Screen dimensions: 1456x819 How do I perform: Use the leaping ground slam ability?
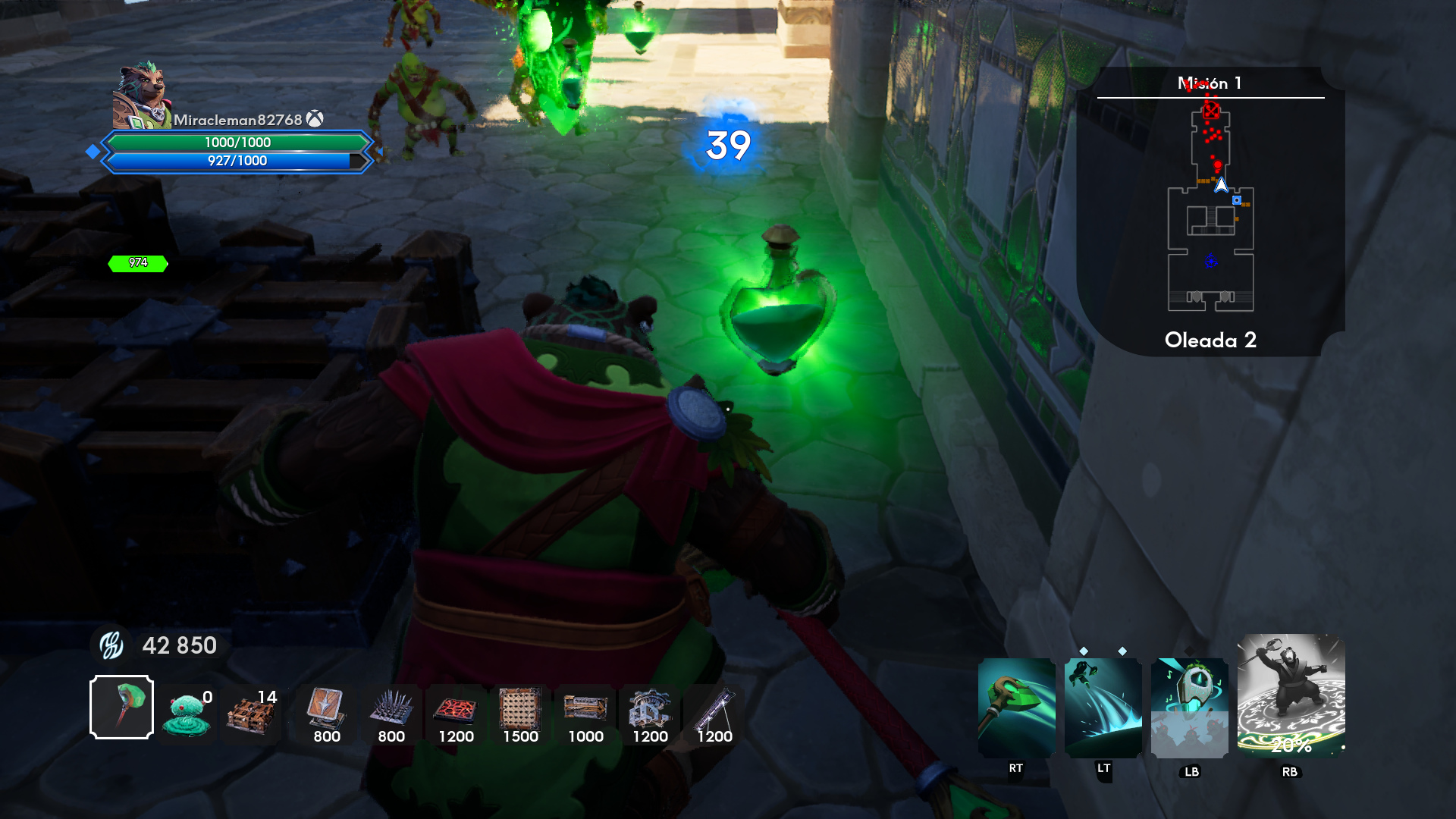1103,707
